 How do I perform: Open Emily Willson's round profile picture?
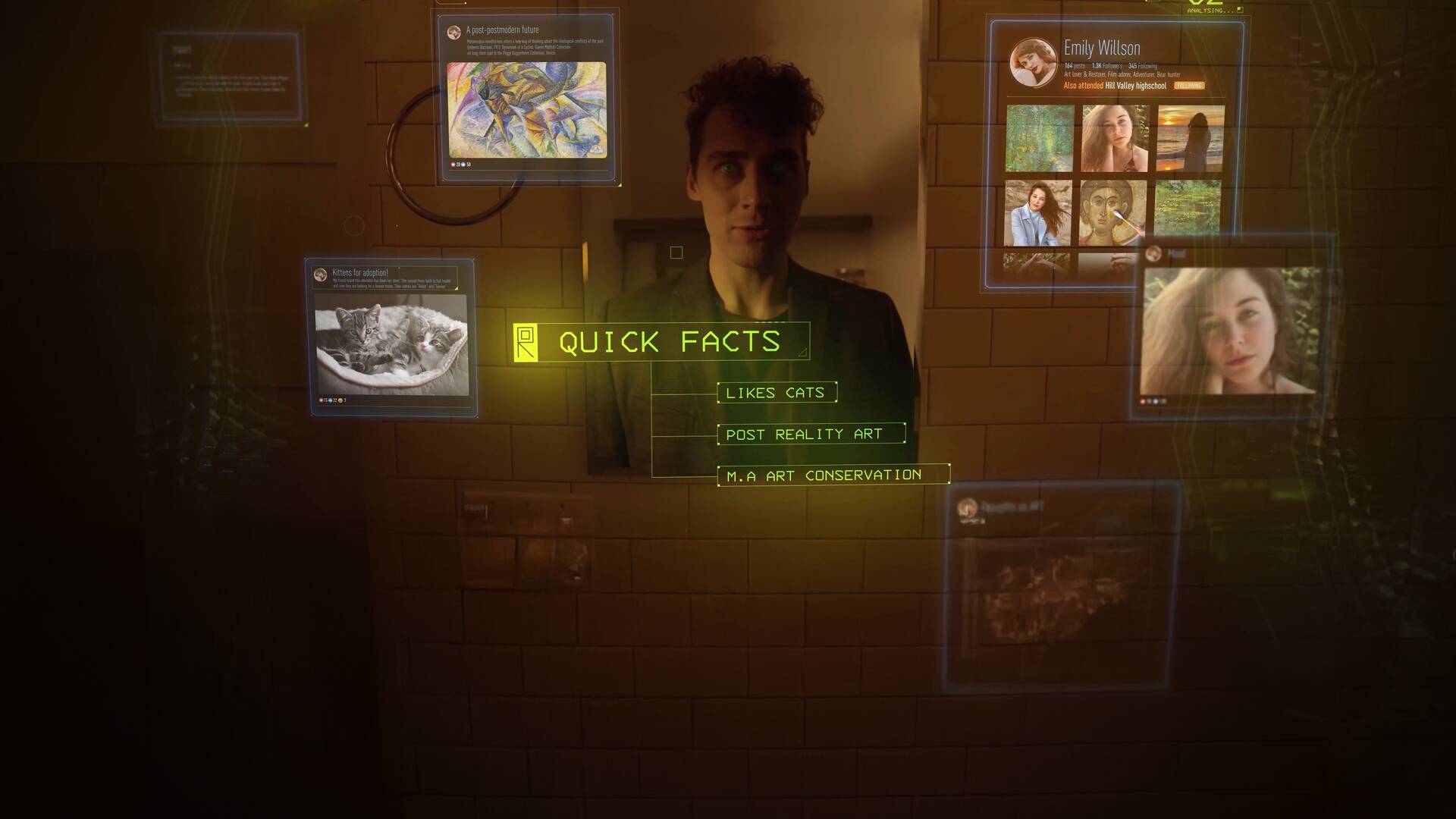[1033, 62]
